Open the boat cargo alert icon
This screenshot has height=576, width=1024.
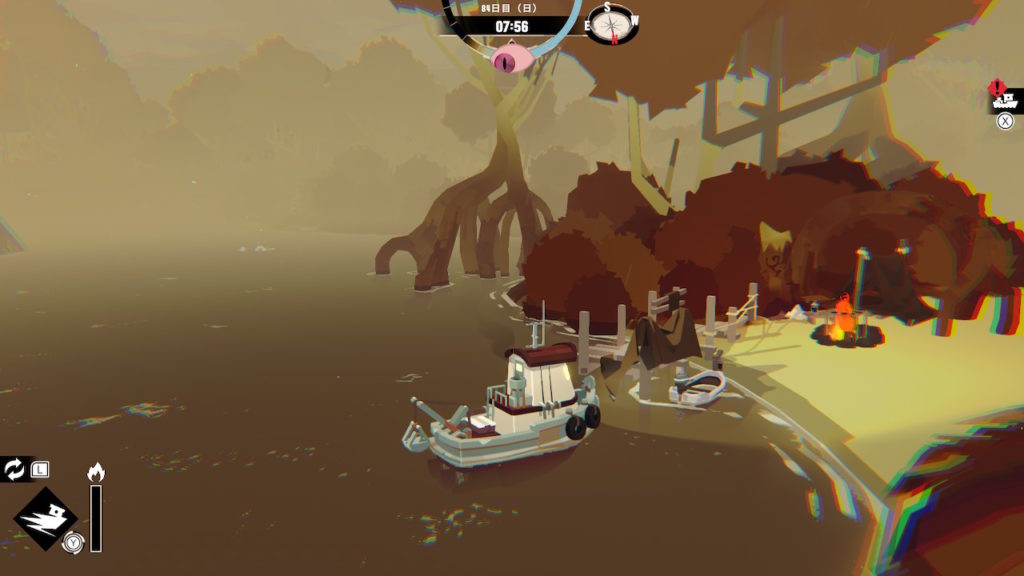point(1002,98)
